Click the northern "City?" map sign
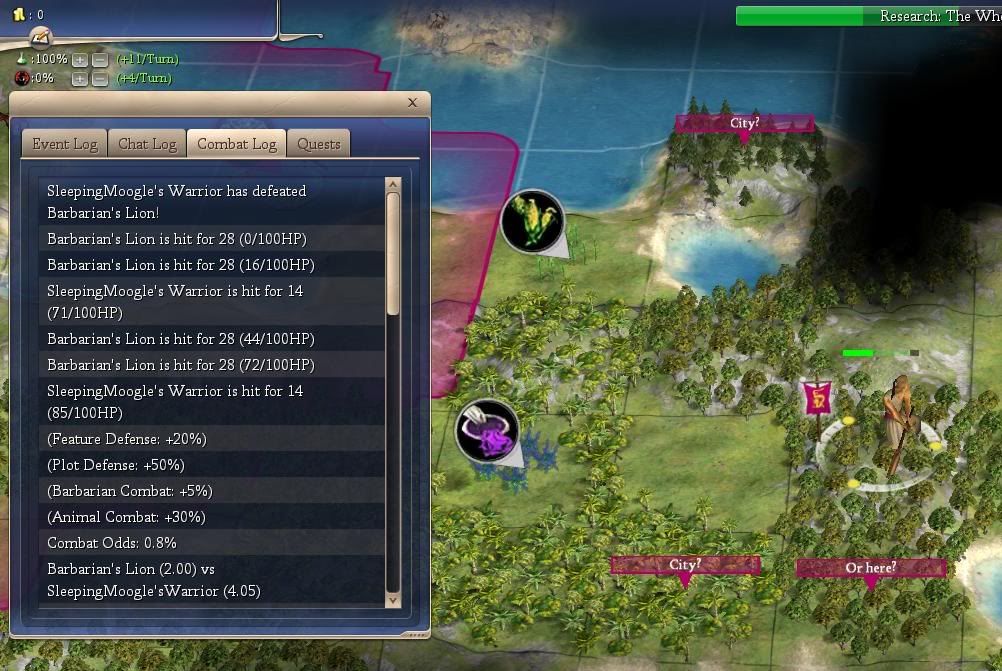Viewport: 1002px width, 671px height. 744,124
